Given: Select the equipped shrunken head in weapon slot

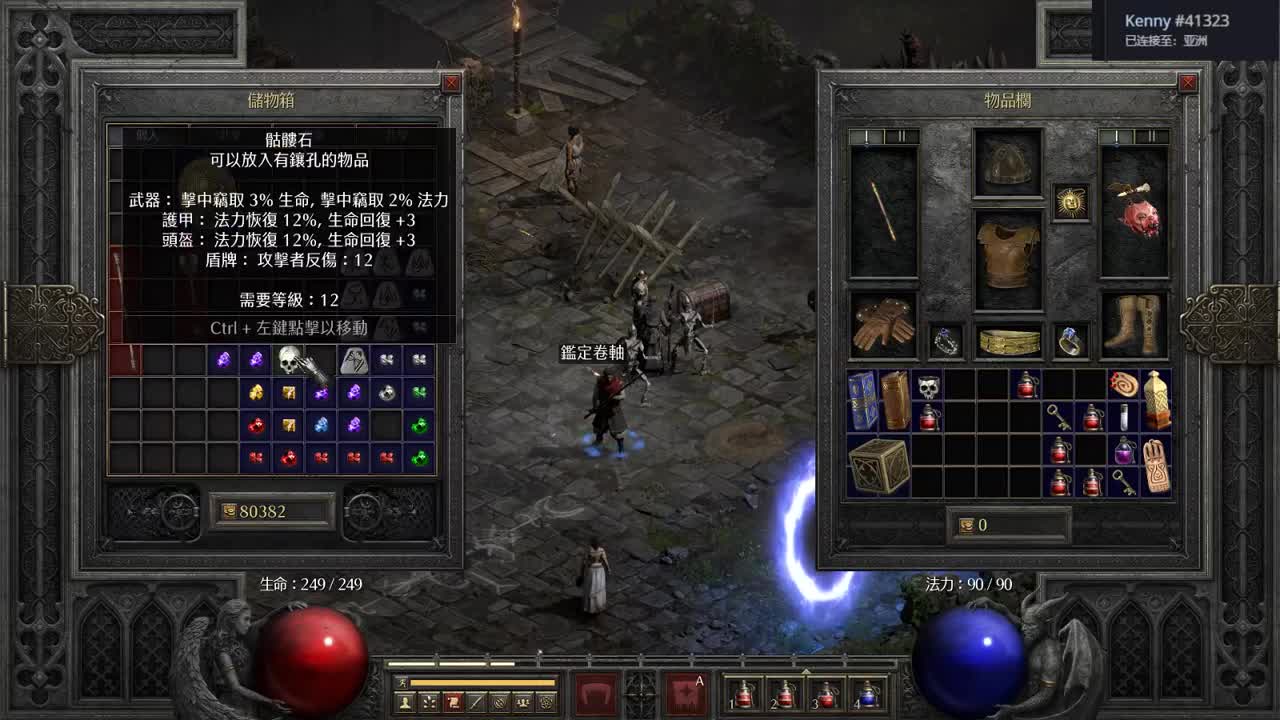Looking at the screenshot, I should pyautogui.click(x=1141, y=215).
